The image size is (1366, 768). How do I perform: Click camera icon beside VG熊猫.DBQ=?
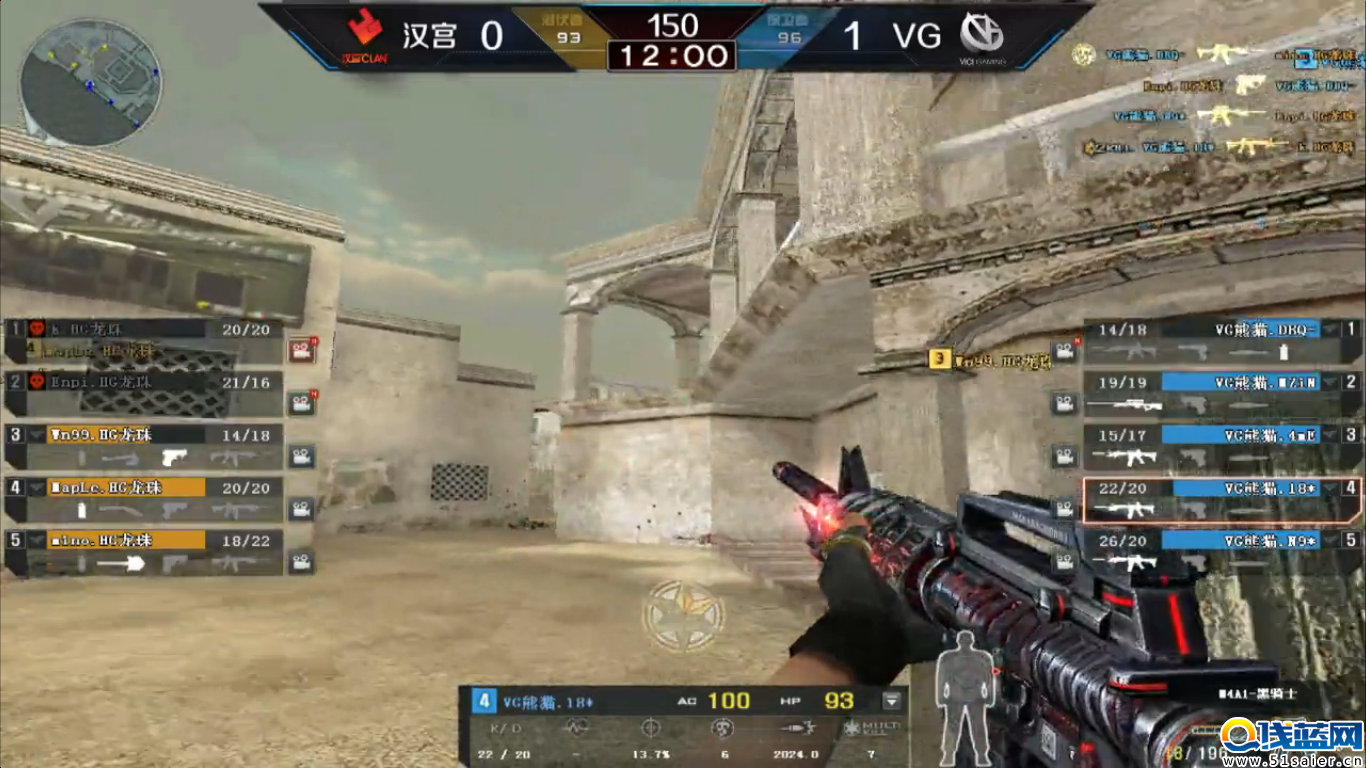pyautogui.click(x=1062, y=351)
